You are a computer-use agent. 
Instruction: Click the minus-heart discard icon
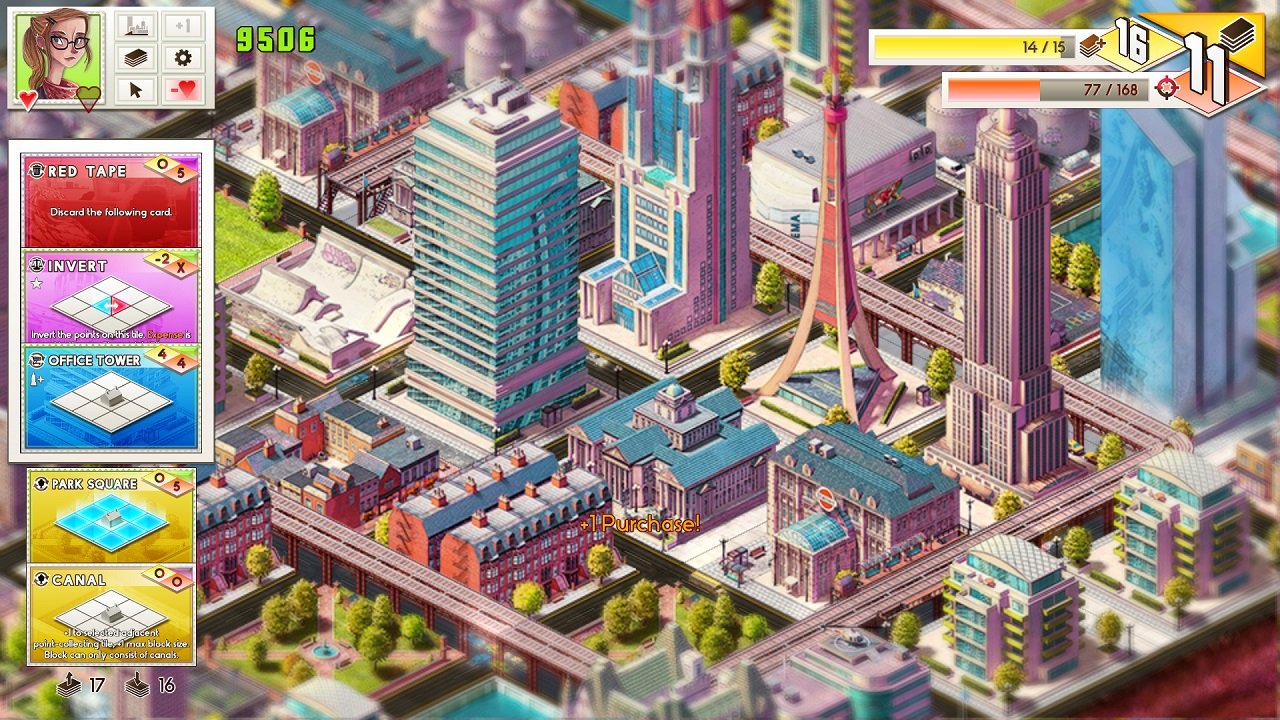click(x=181, y=89)
